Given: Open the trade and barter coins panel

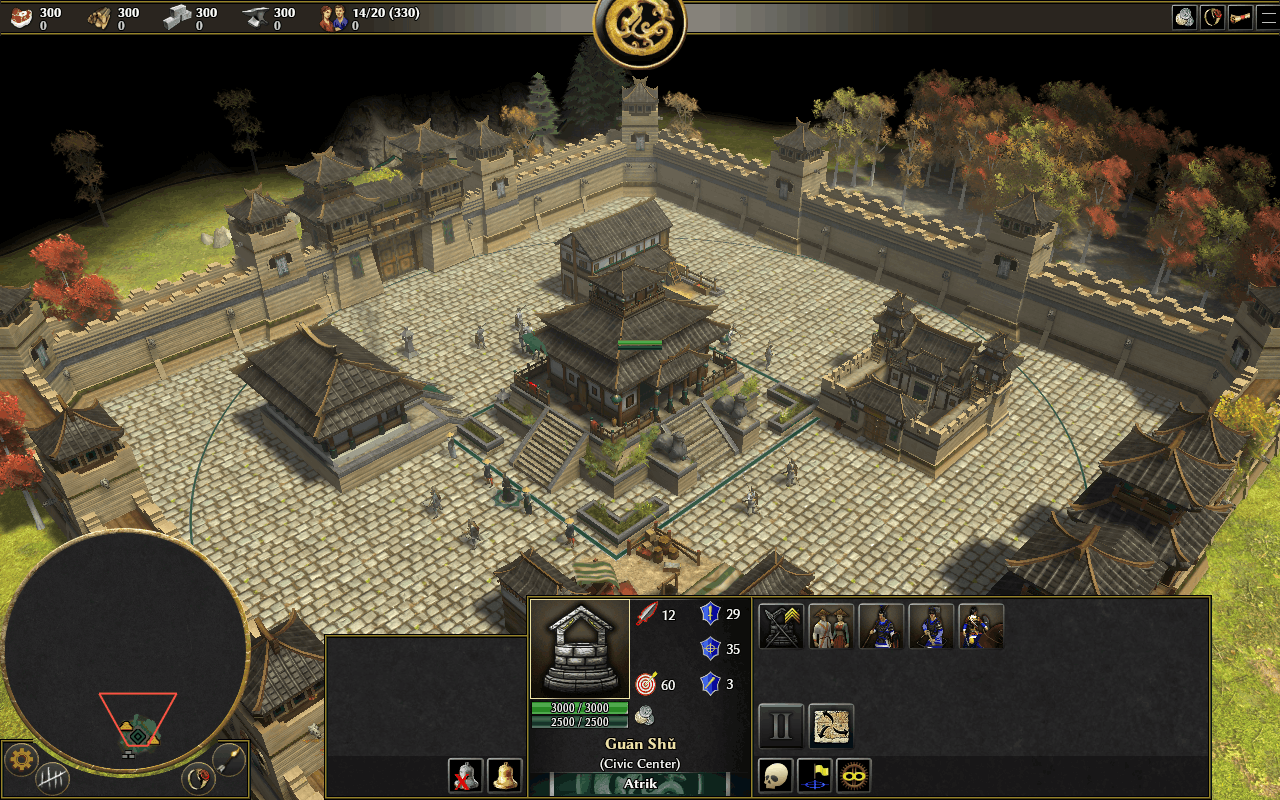Looking at the screenshot, I should click(x=1185, y=17).
